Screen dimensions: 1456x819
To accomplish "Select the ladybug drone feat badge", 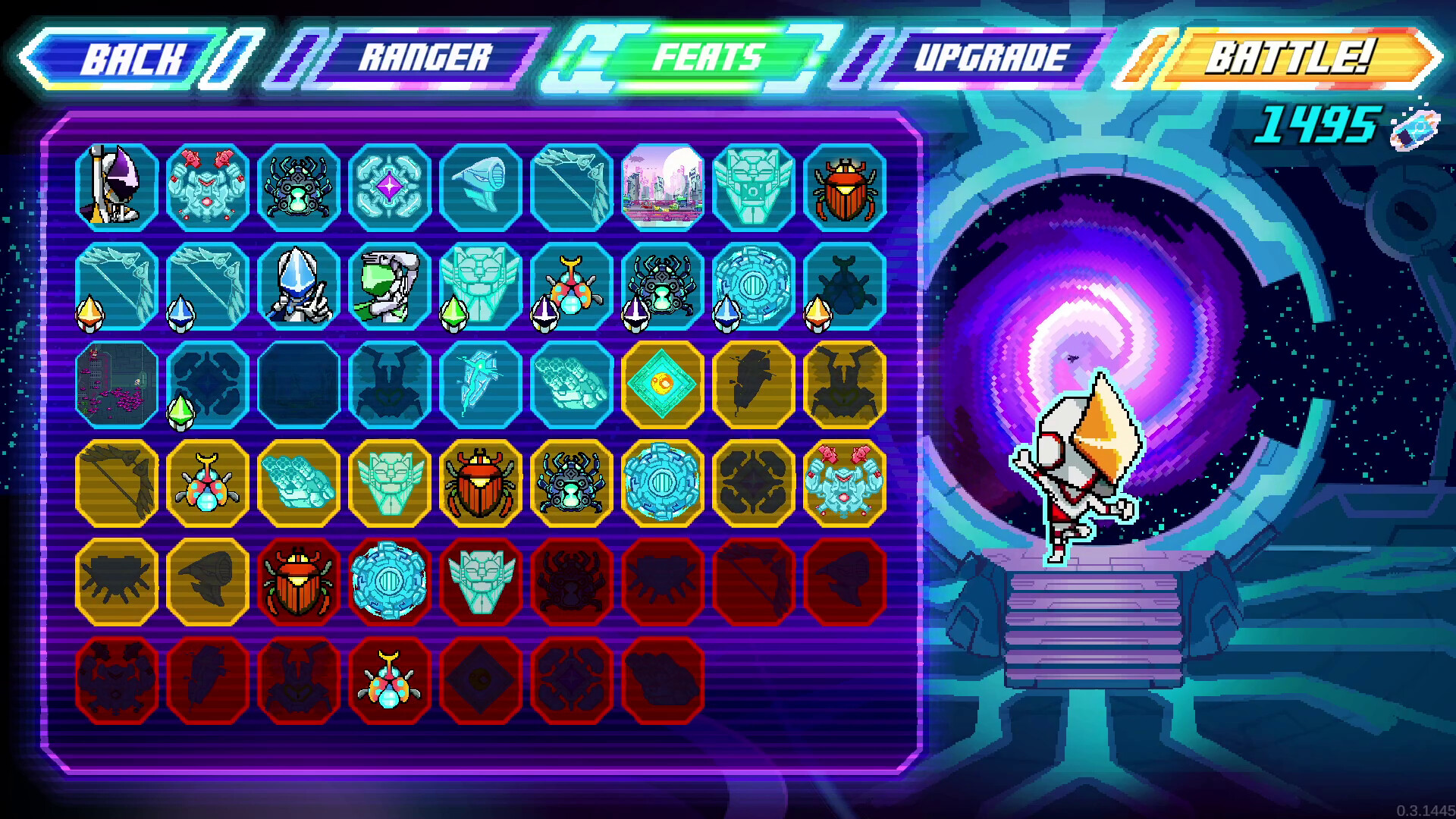I will [x=573, y=288].
